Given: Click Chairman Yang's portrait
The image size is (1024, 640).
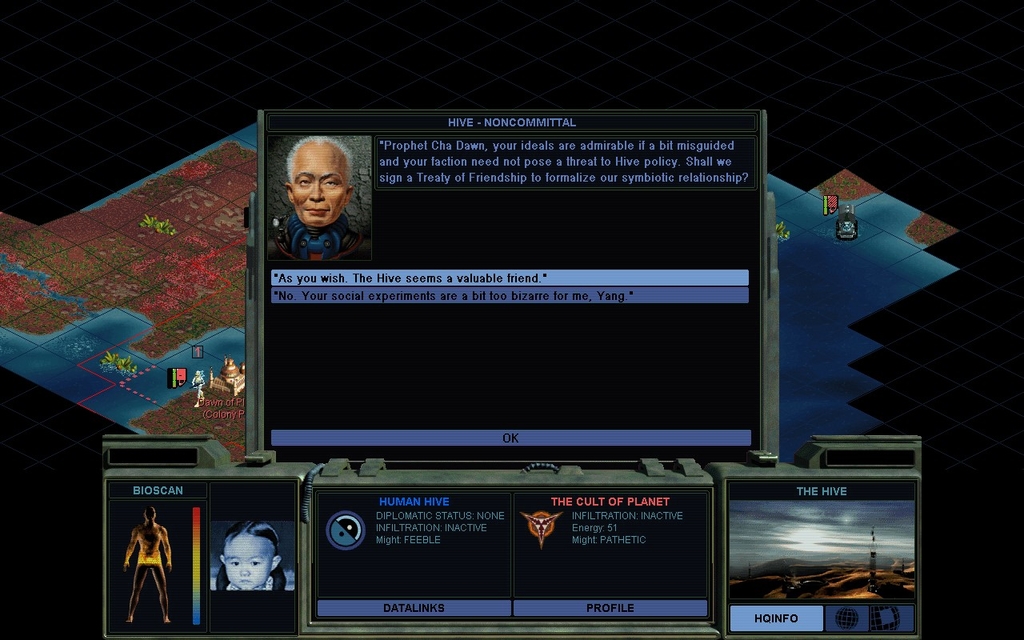Looking at the screenshot, I should tap(319, 198).
